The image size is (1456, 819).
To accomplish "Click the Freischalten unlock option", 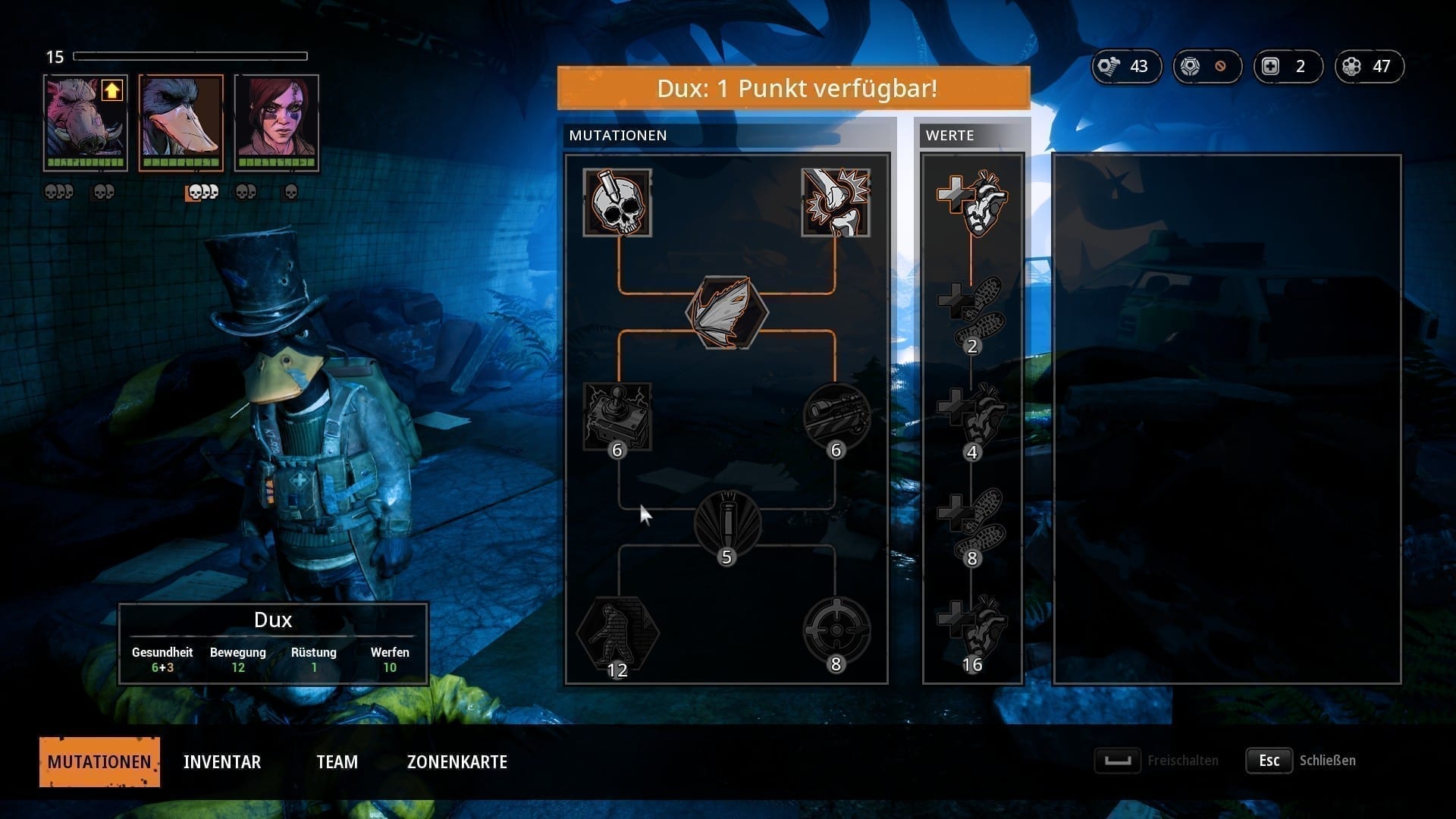I will pyautogui.click(x=1157, y=761).
